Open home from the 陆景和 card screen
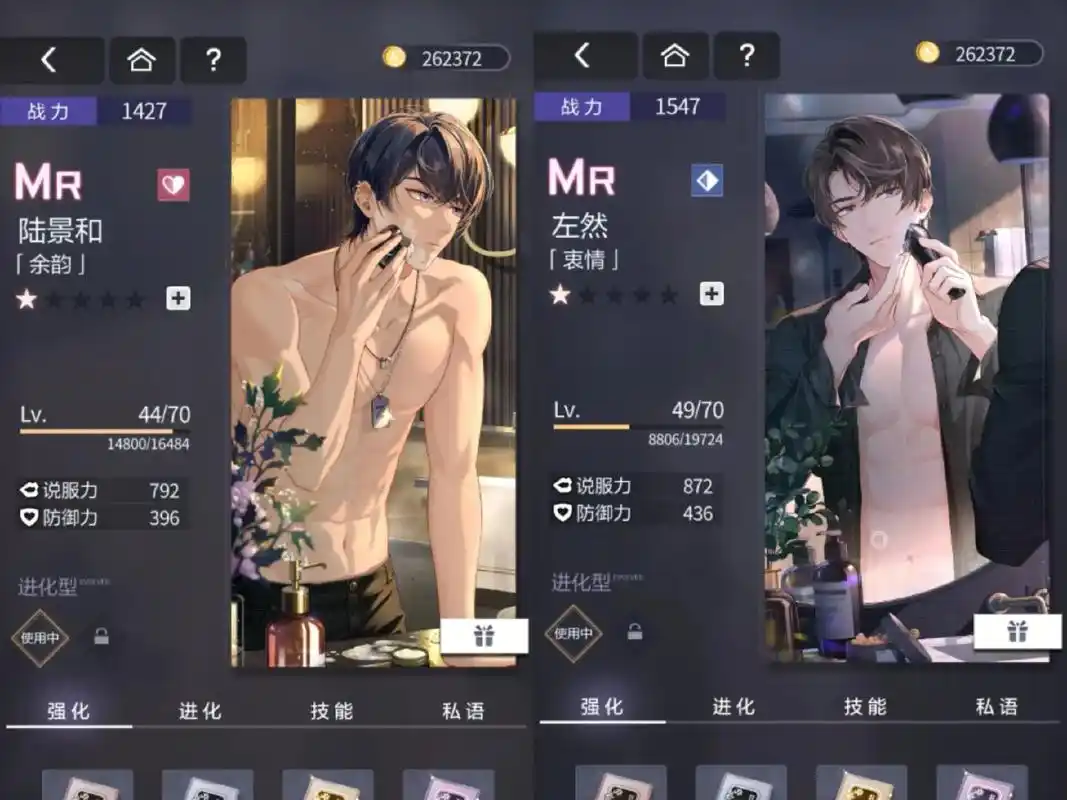1067x800 pixels. pyautogui.click(x=142, y=60)
